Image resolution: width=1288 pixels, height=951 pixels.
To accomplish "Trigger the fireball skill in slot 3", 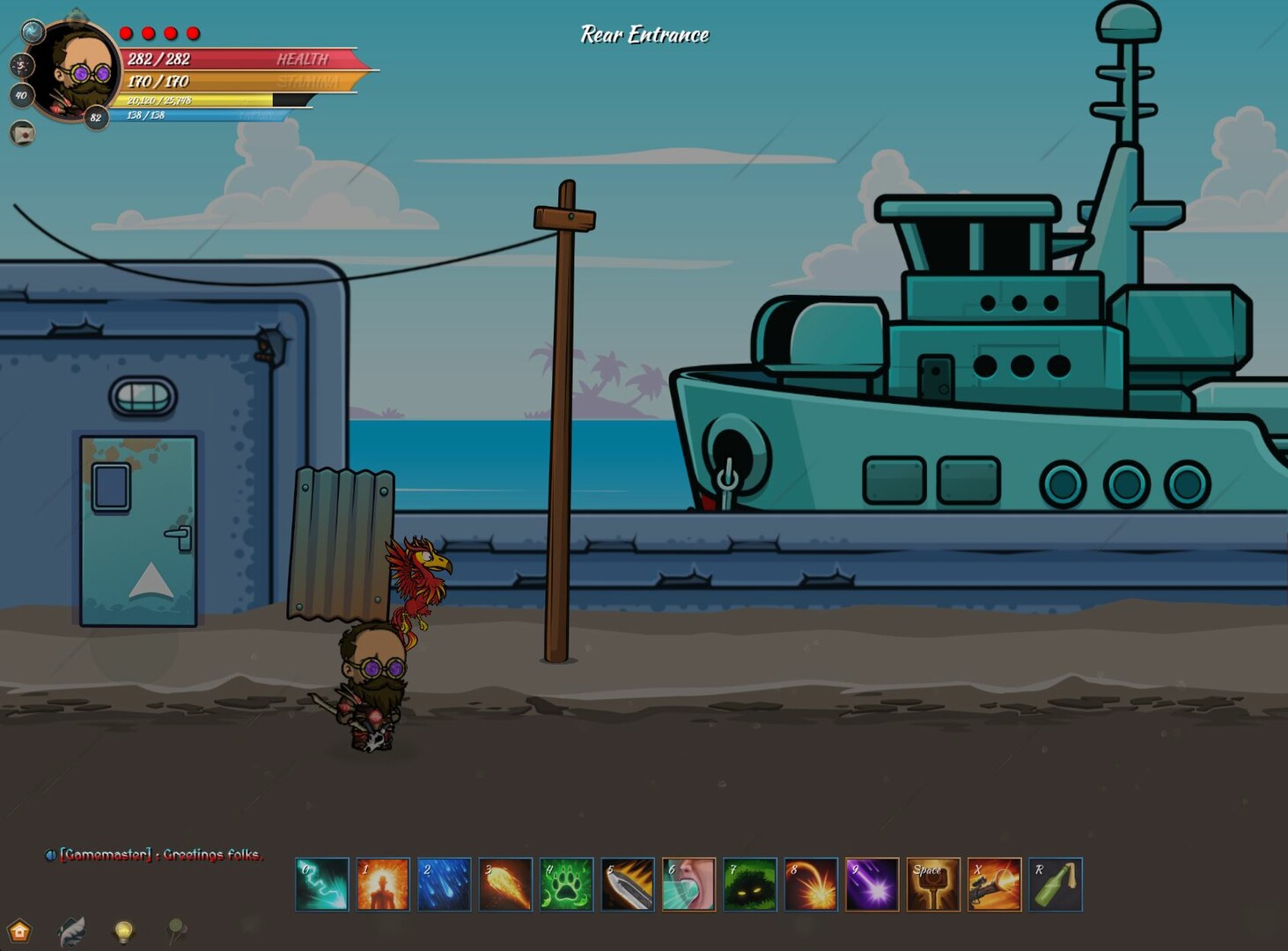I will pyautogui.click(x=504, y=885).
